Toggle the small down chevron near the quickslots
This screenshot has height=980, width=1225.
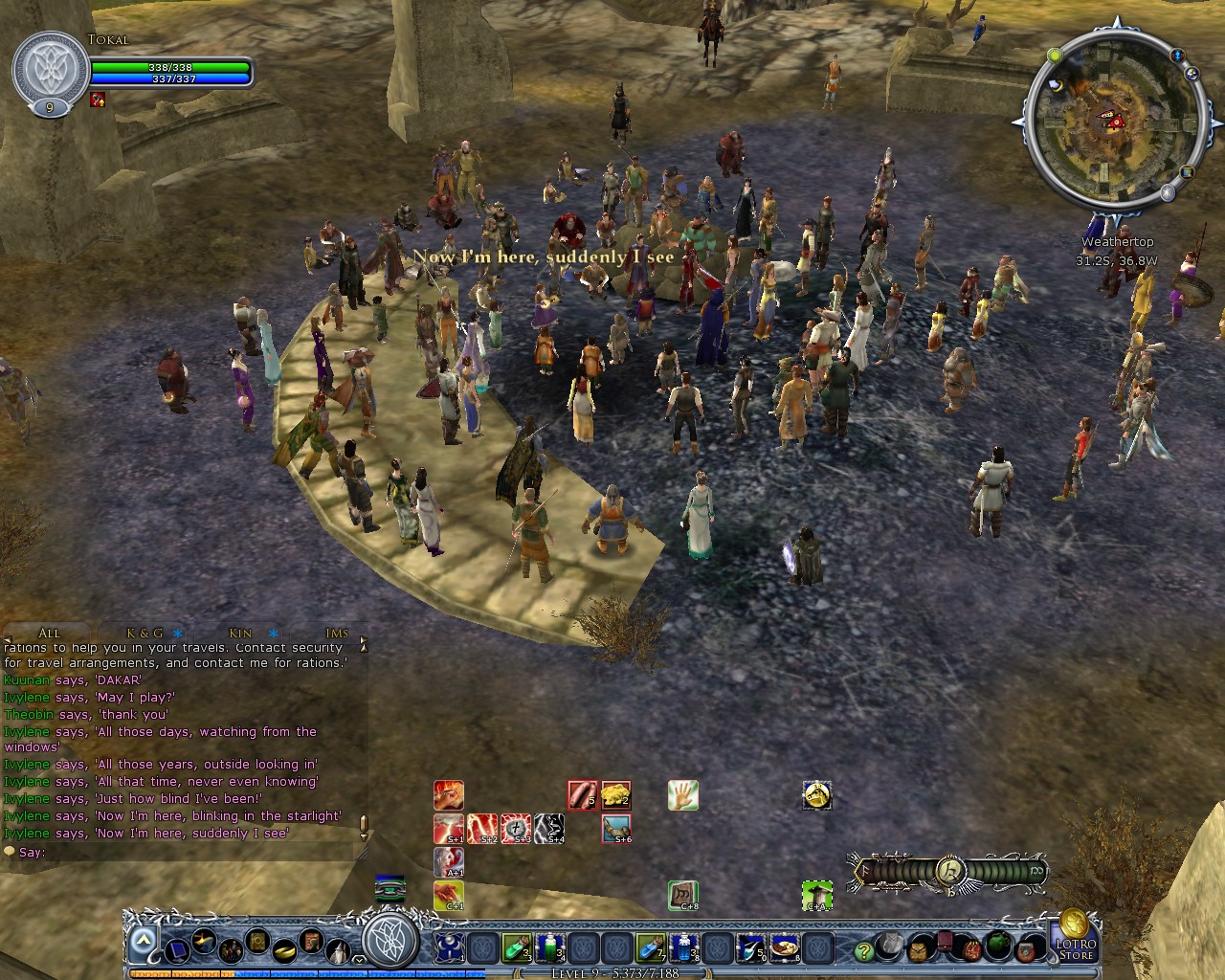[360, 962]
